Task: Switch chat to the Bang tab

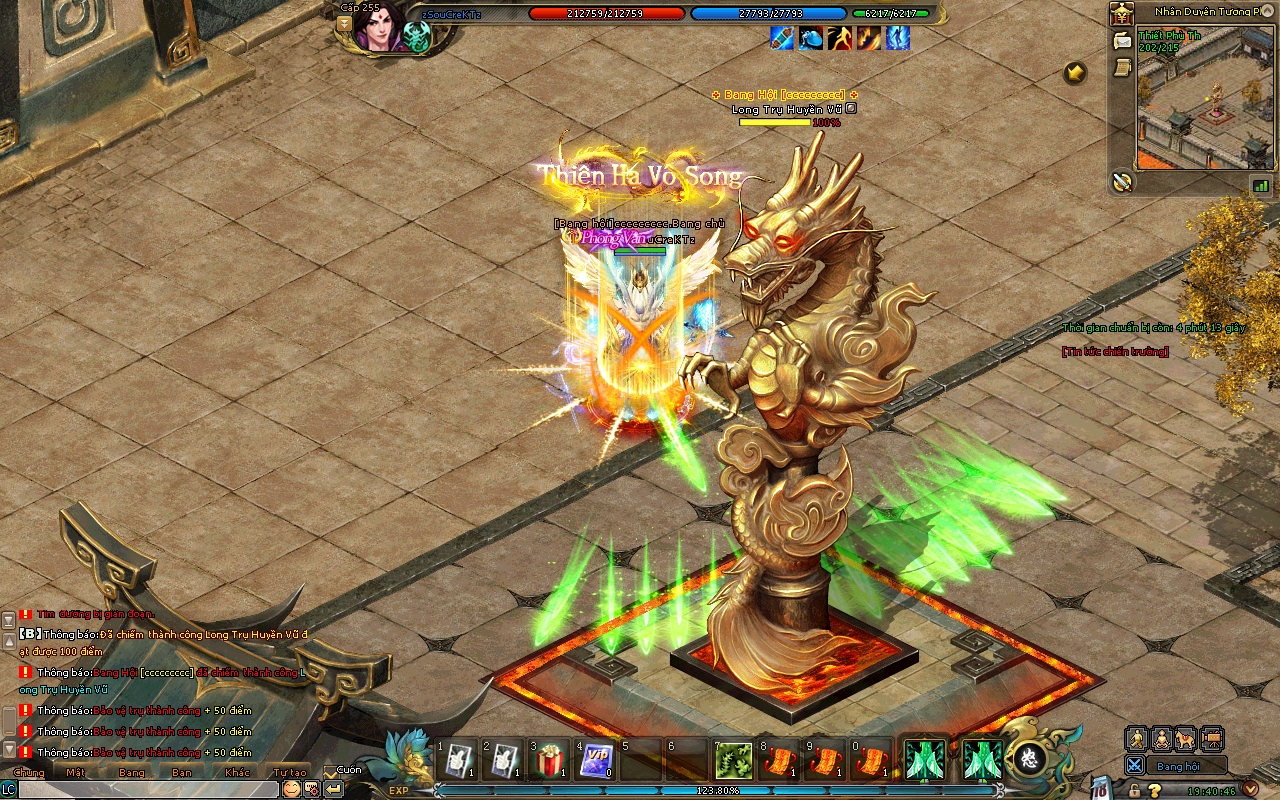Action: [x=131, y=772]
